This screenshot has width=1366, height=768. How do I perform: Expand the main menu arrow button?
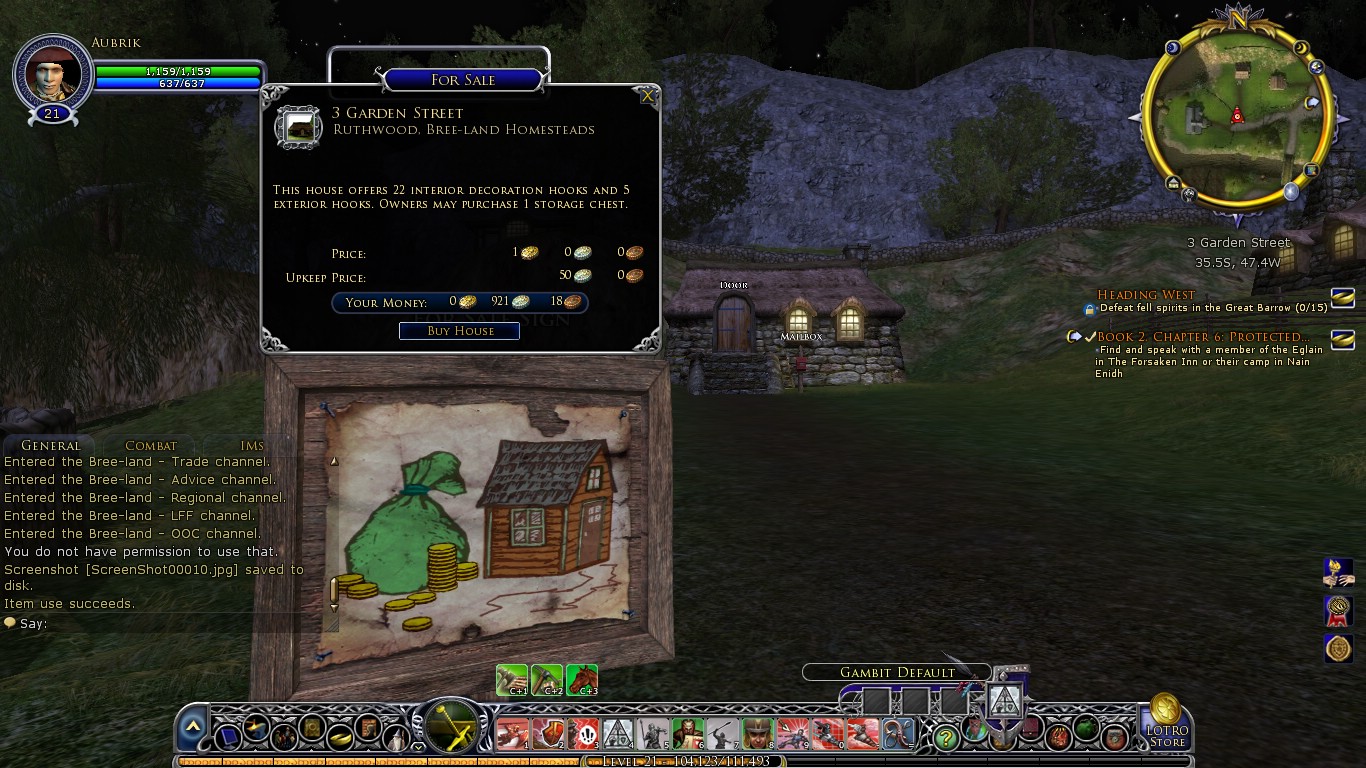193,726
